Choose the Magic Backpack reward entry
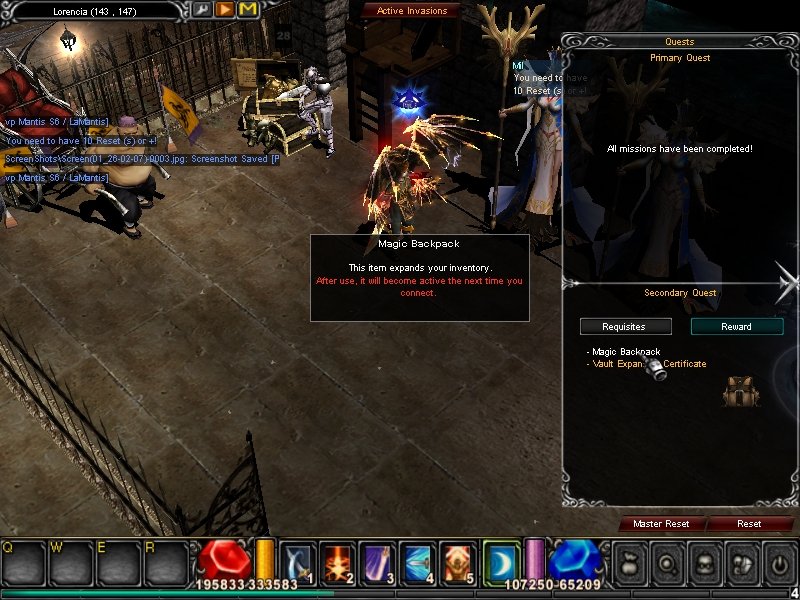Screen dimensions: 800x600 [x=626, y=352]
